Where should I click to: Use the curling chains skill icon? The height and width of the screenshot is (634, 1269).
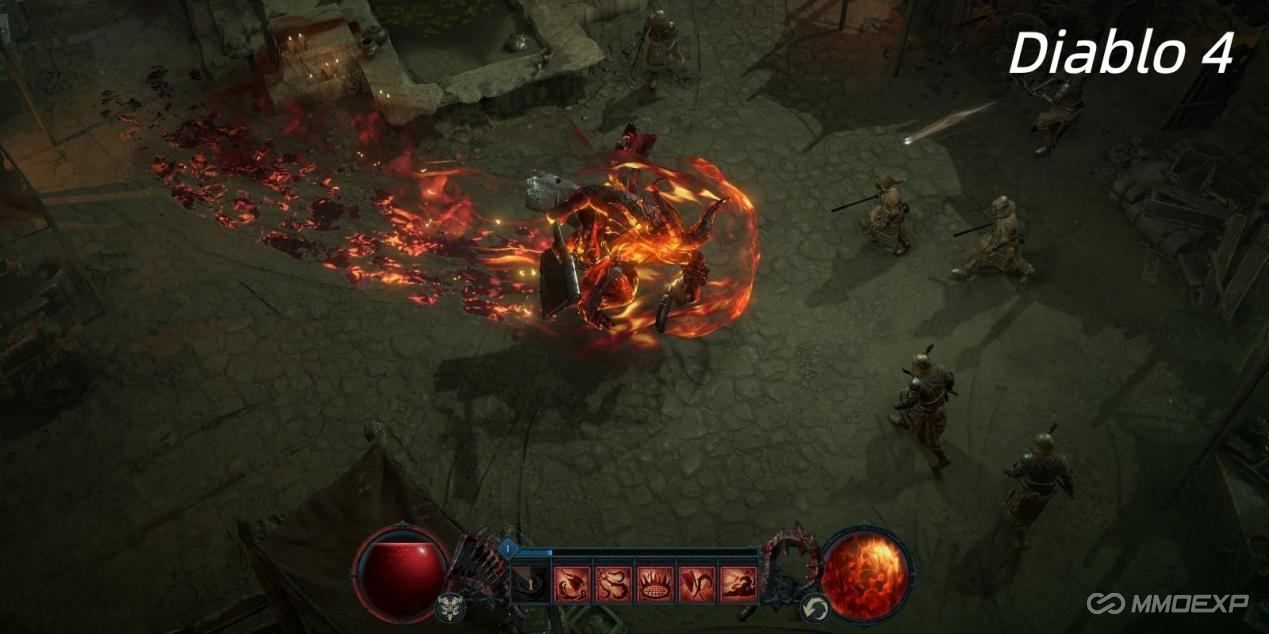click(614, 584)
